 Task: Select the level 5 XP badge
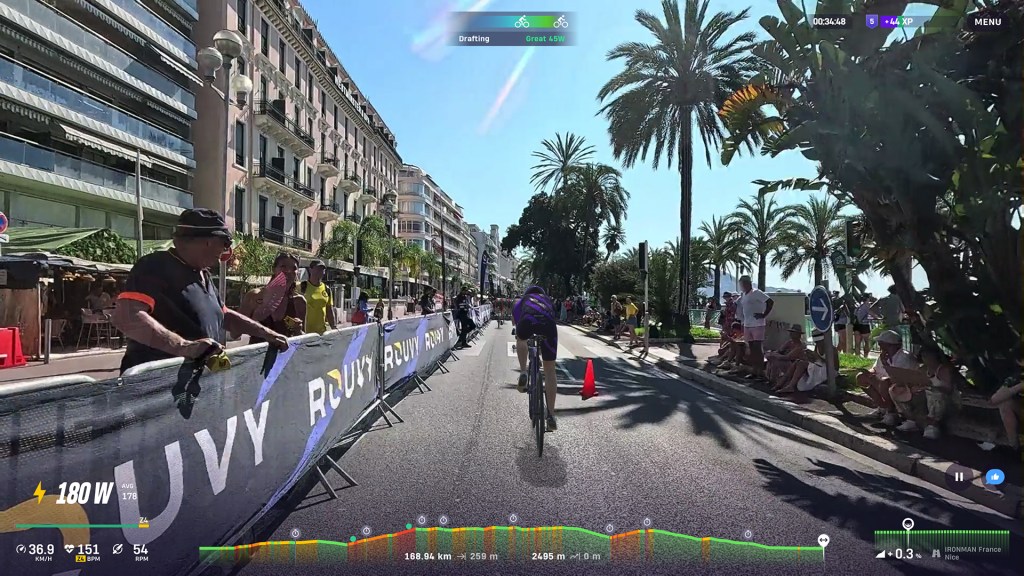pos(871,21)
